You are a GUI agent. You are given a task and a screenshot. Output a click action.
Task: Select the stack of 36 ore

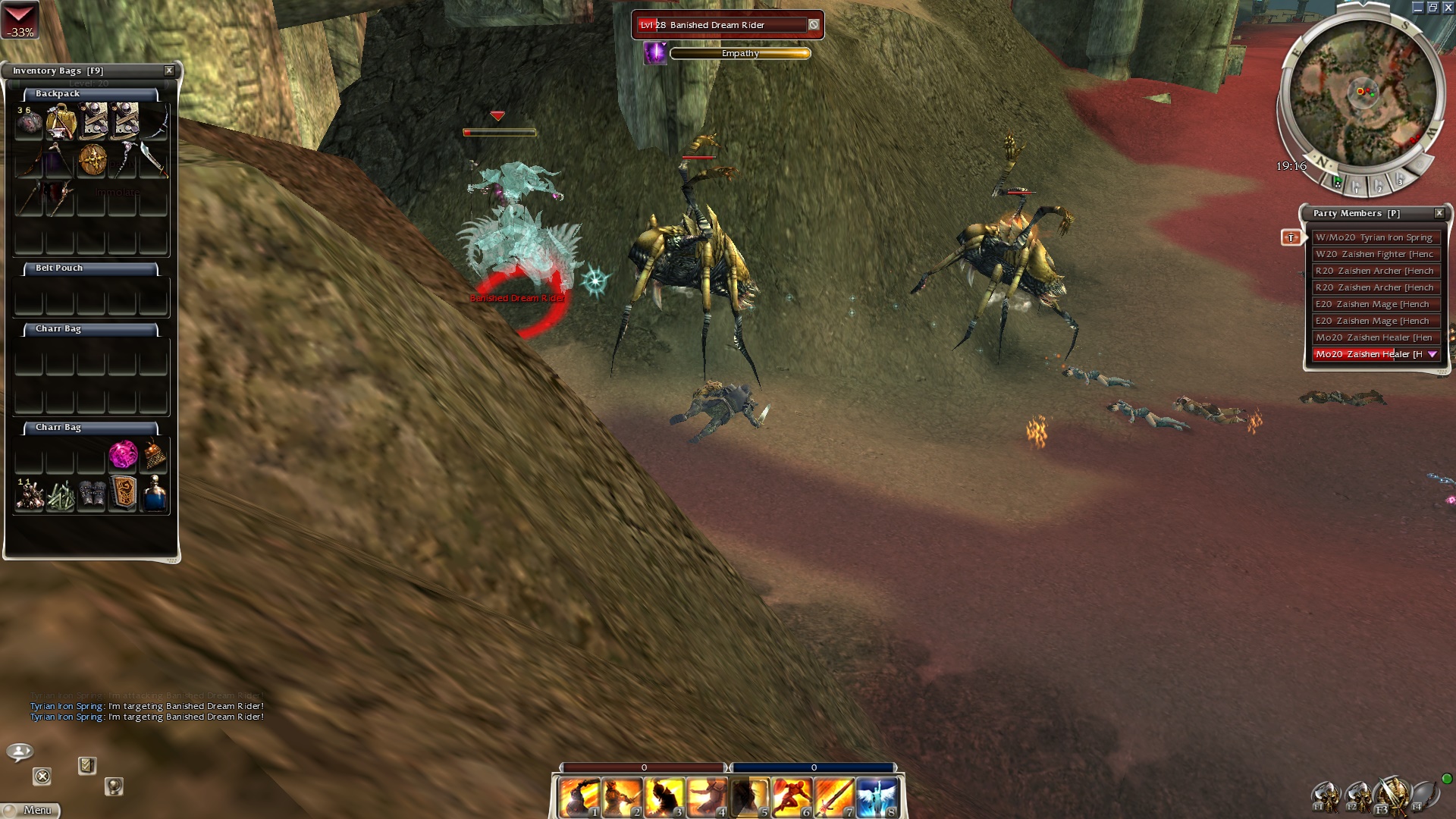coord(29,122)
